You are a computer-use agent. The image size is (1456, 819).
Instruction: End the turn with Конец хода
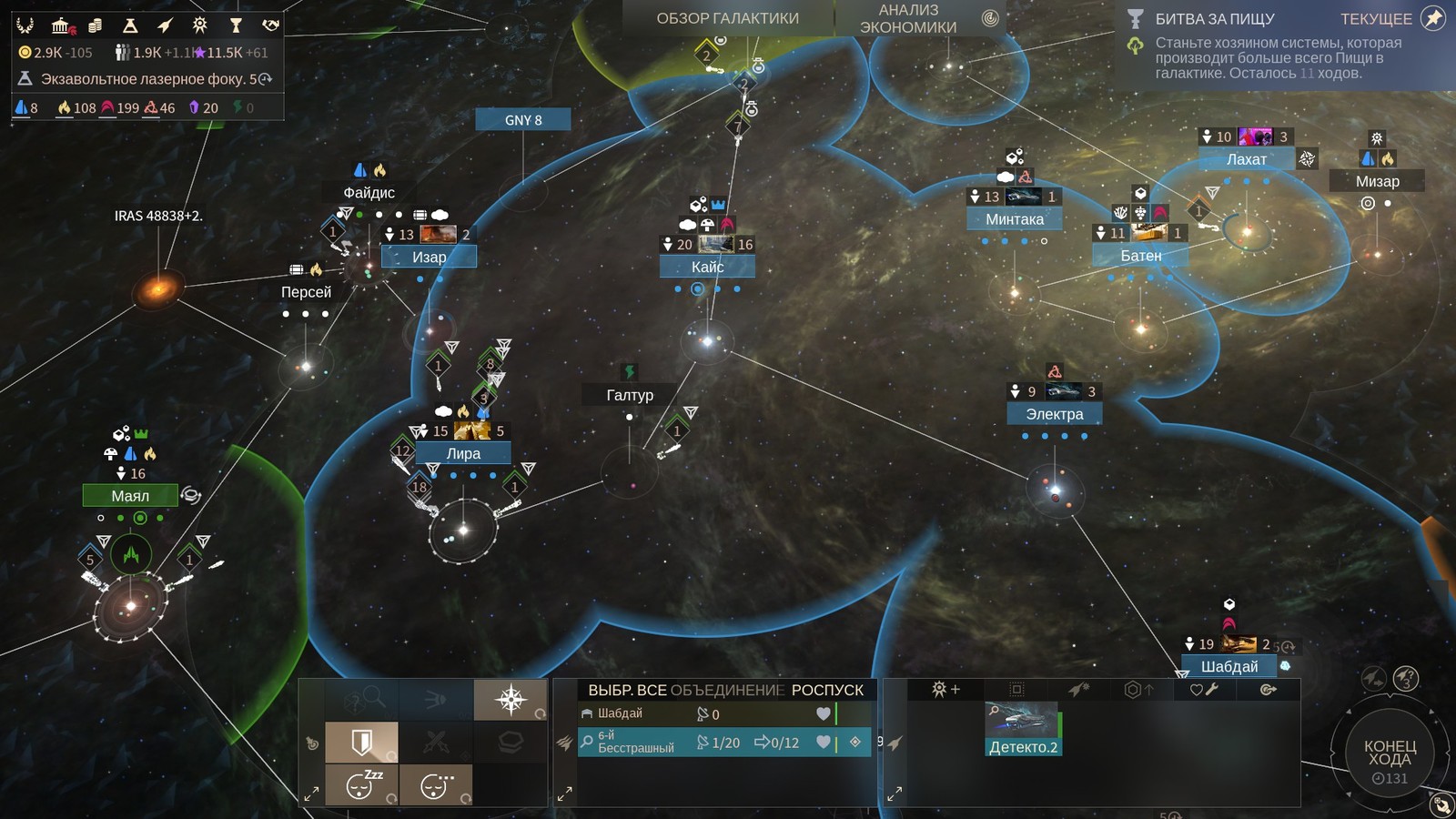[x=1390, y=753]
